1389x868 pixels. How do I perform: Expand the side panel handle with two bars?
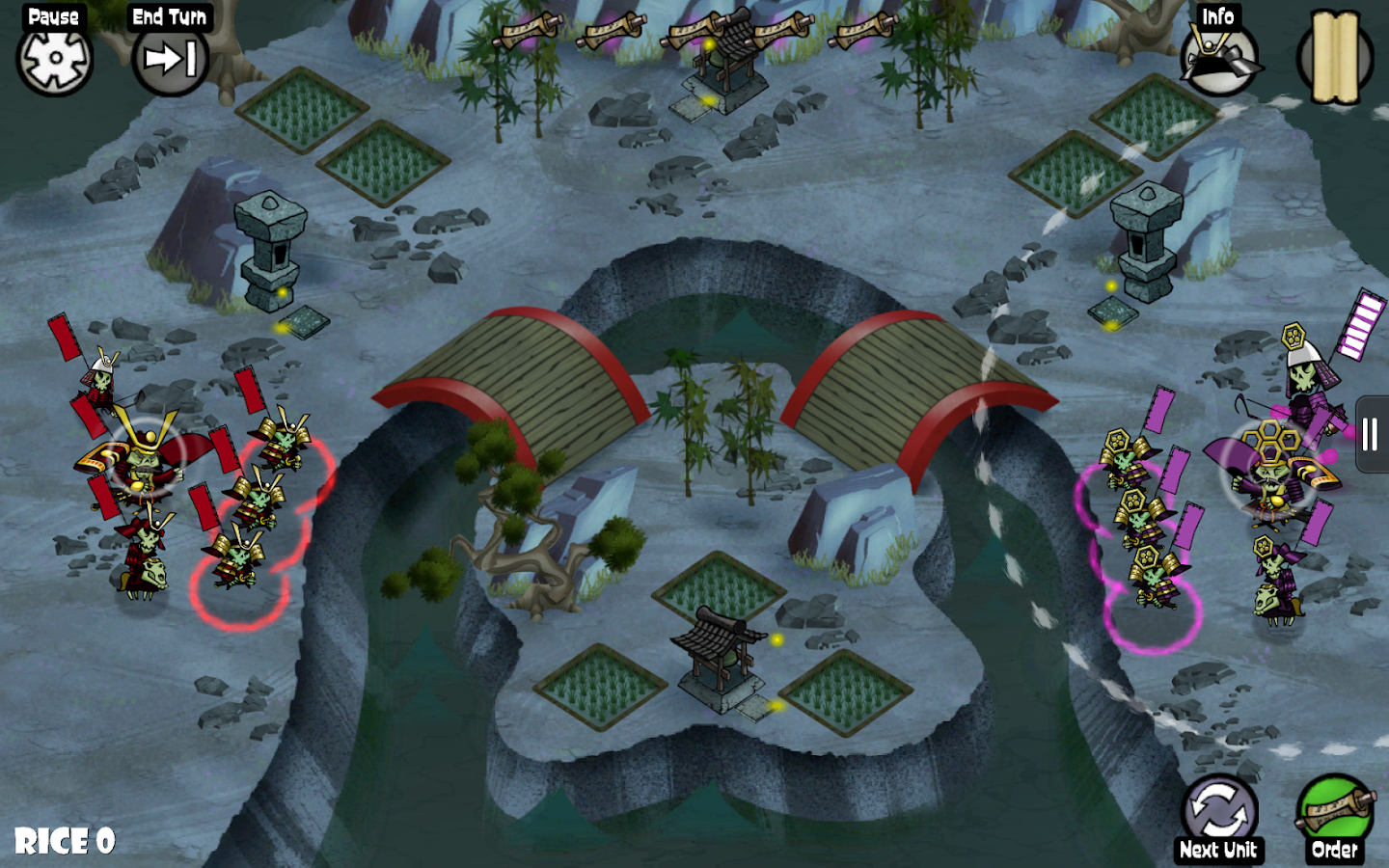pyautogui.click(x=1371, y=434)
